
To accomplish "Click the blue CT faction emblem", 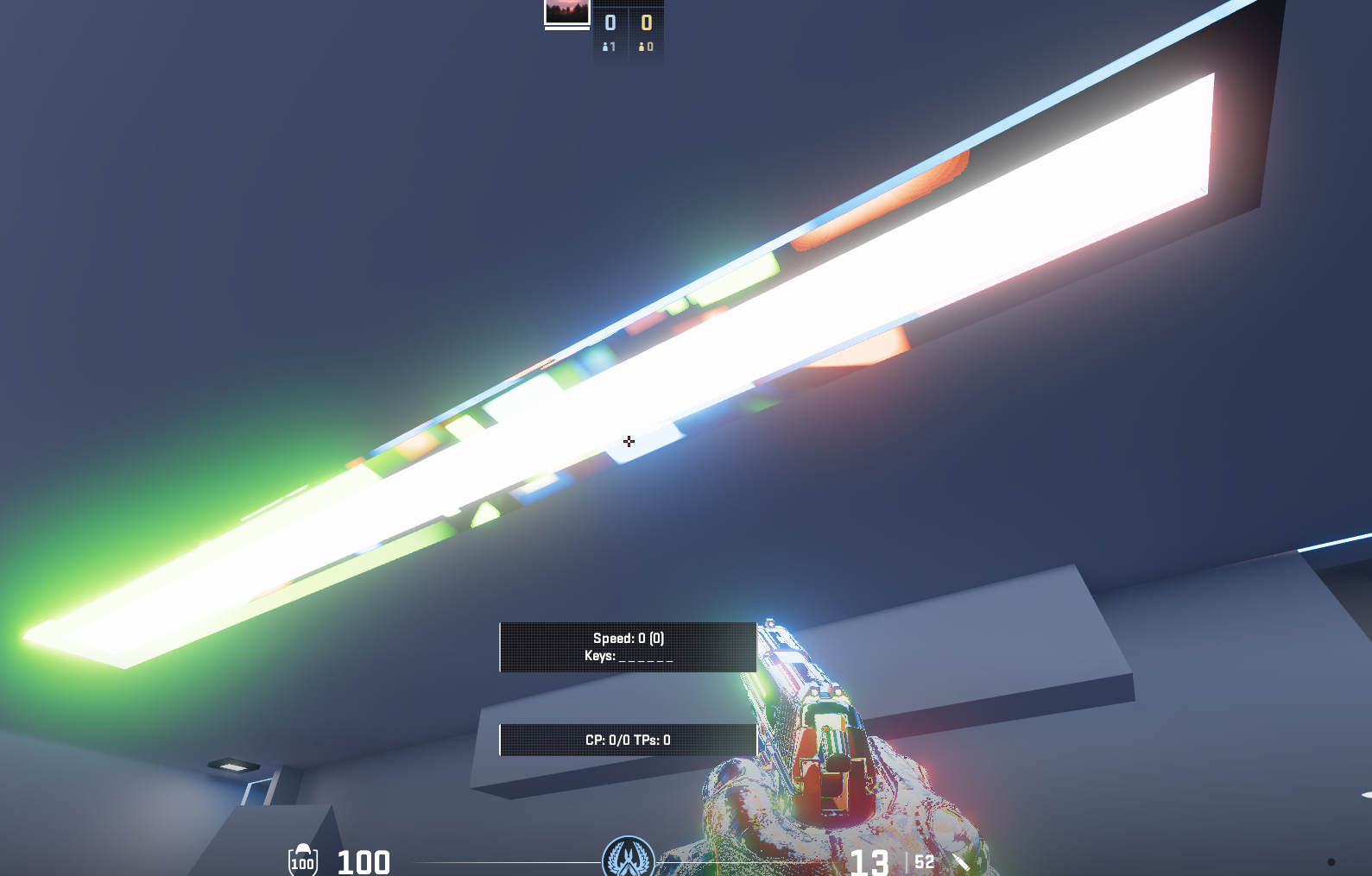I will (628, 859).
